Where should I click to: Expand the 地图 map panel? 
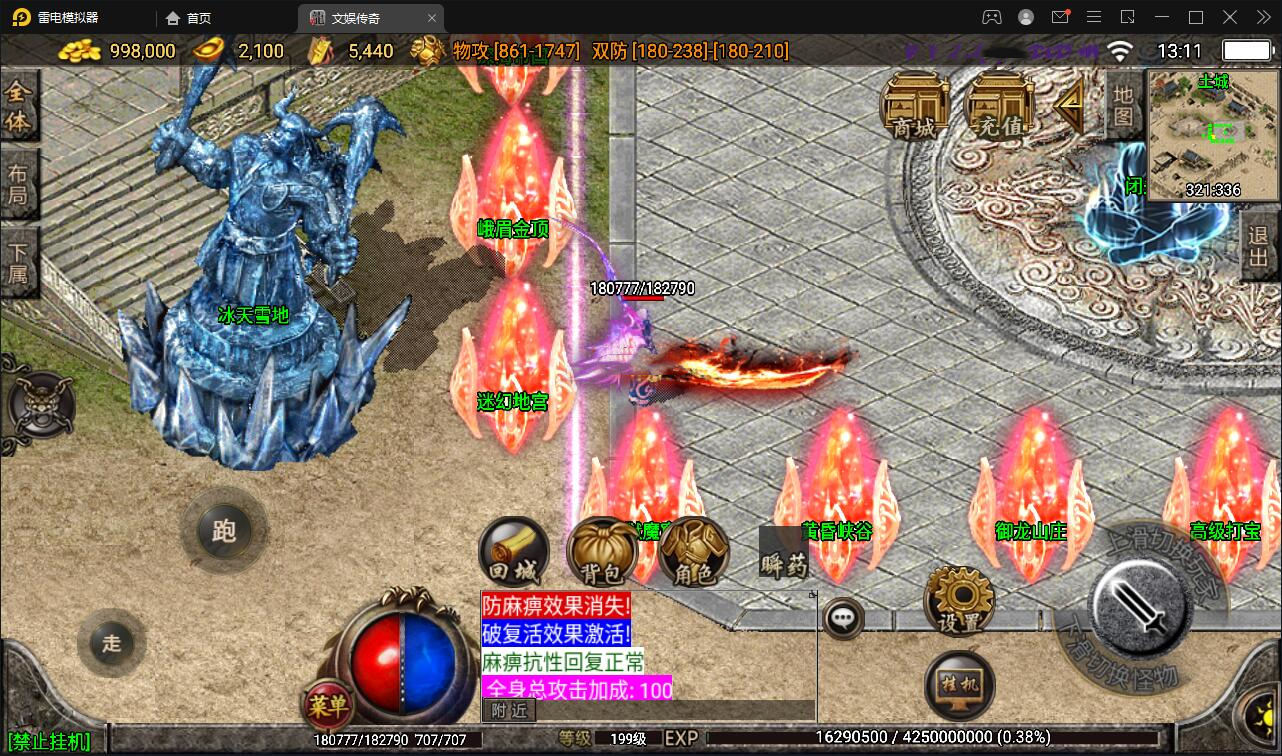1125,105
